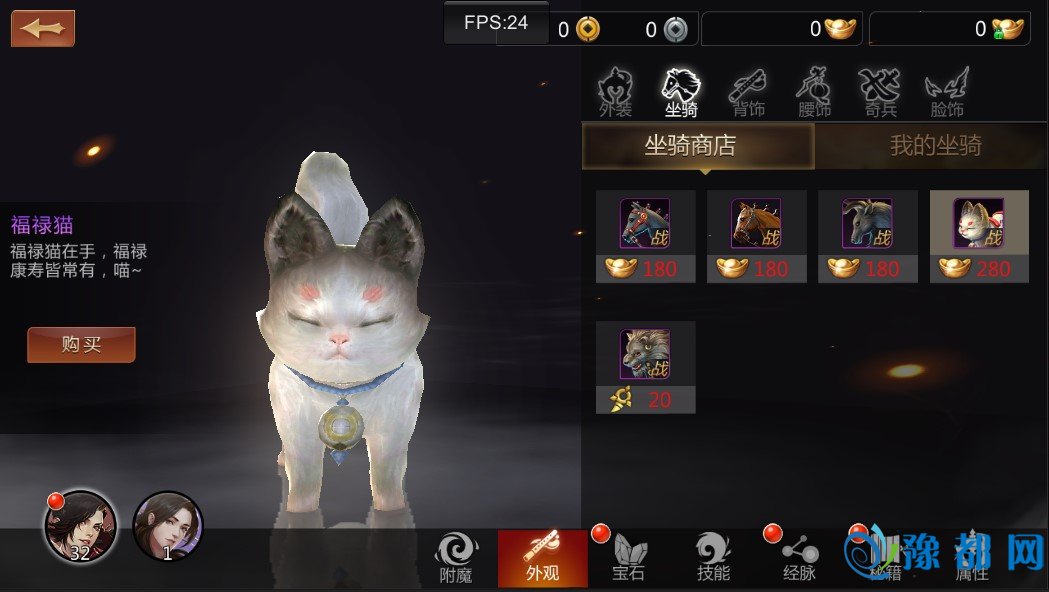Open the 附魔 enchant menu
1049x592 pixels.
click(455, 558)
